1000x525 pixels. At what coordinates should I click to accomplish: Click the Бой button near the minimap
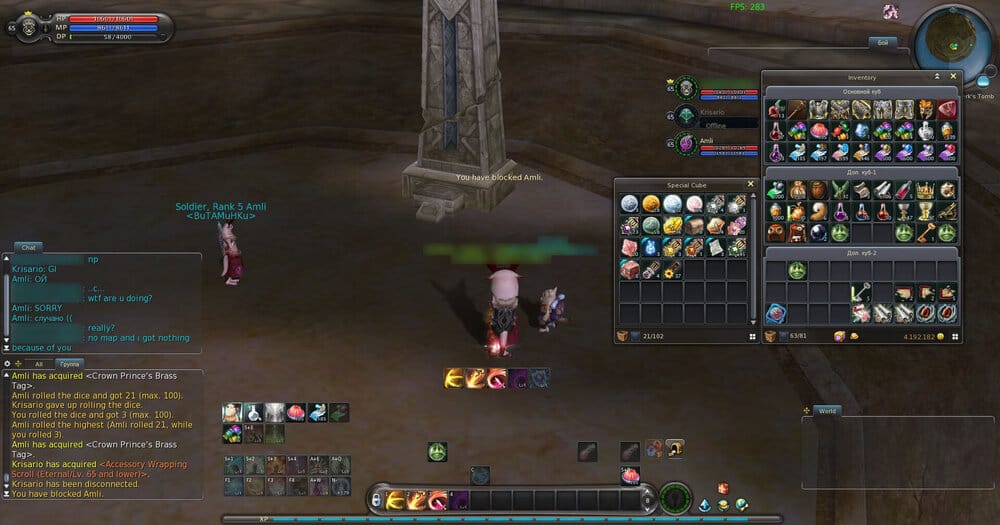coord(882,42)
